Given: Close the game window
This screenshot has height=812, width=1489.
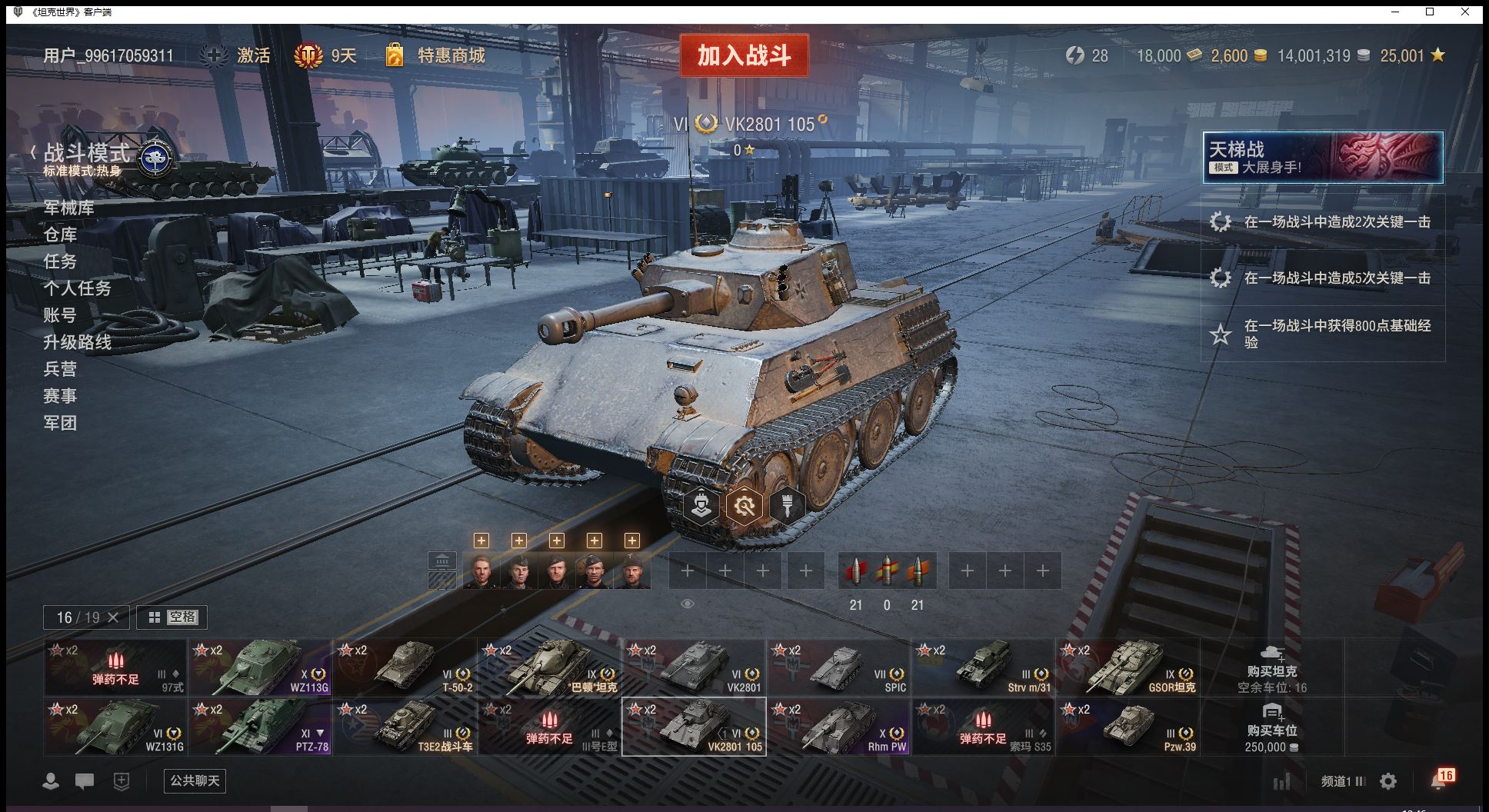Looking at the screenshot, I should [x=1465, y=12].
